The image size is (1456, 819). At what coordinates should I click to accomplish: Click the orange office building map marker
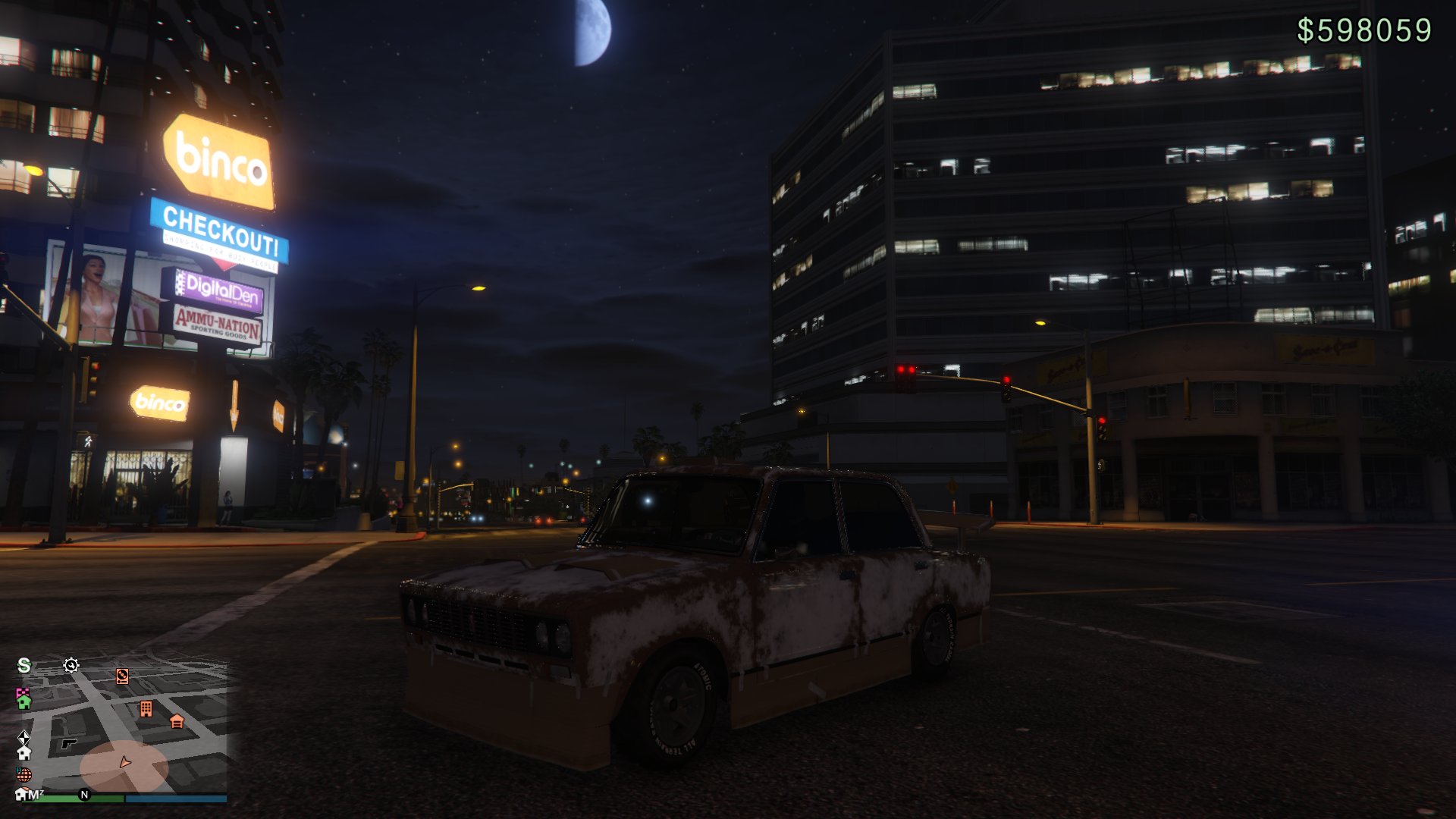[146, 709]
